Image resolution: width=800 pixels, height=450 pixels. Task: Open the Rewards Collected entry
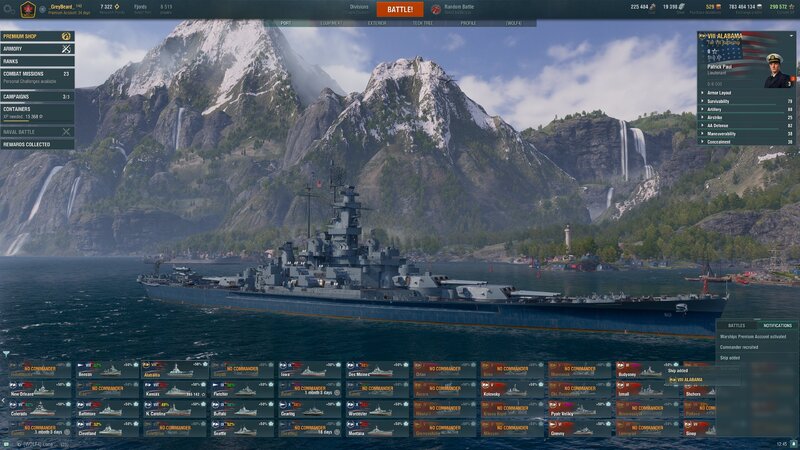[37, 144]
